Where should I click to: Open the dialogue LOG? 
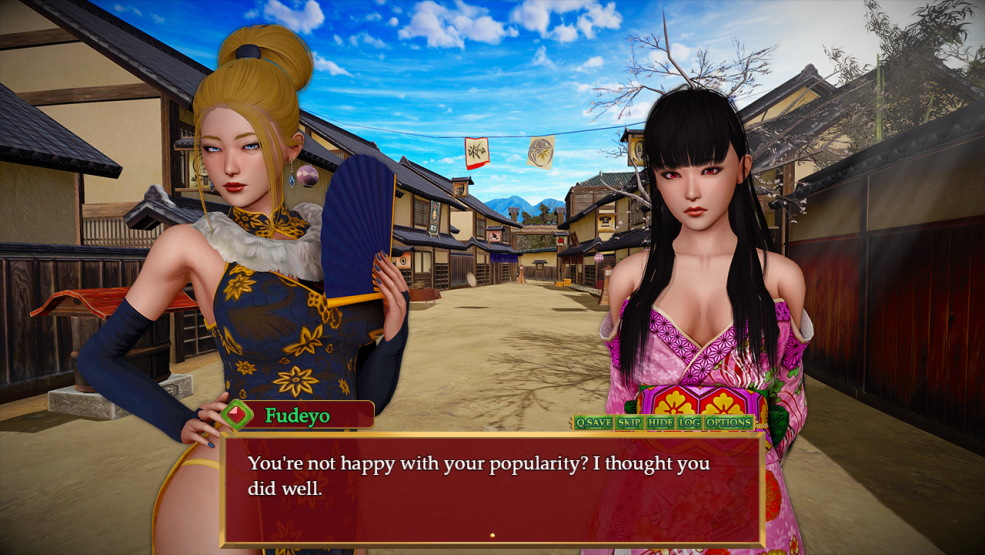(689, 423)
